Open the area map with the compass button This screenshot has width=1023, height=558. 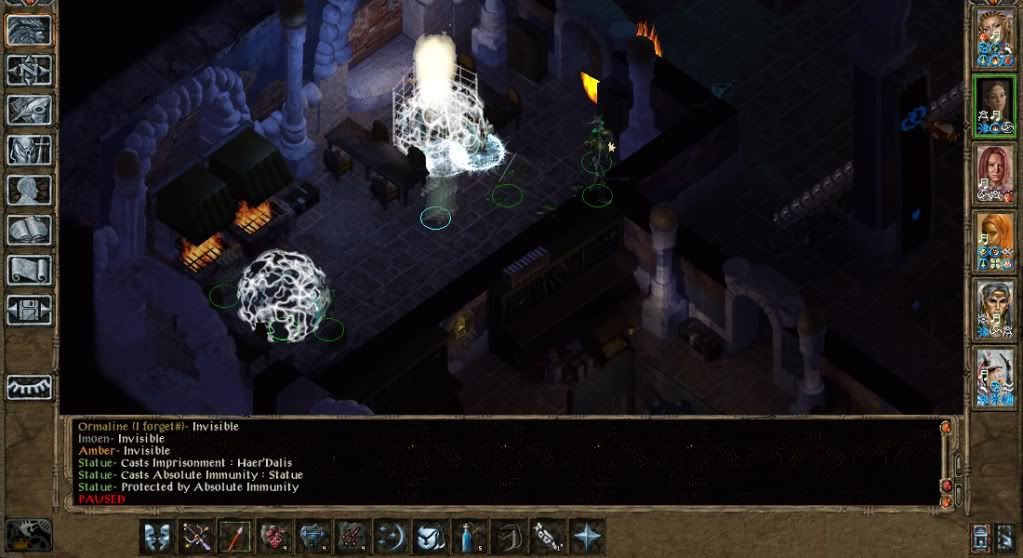click(29, 70)
